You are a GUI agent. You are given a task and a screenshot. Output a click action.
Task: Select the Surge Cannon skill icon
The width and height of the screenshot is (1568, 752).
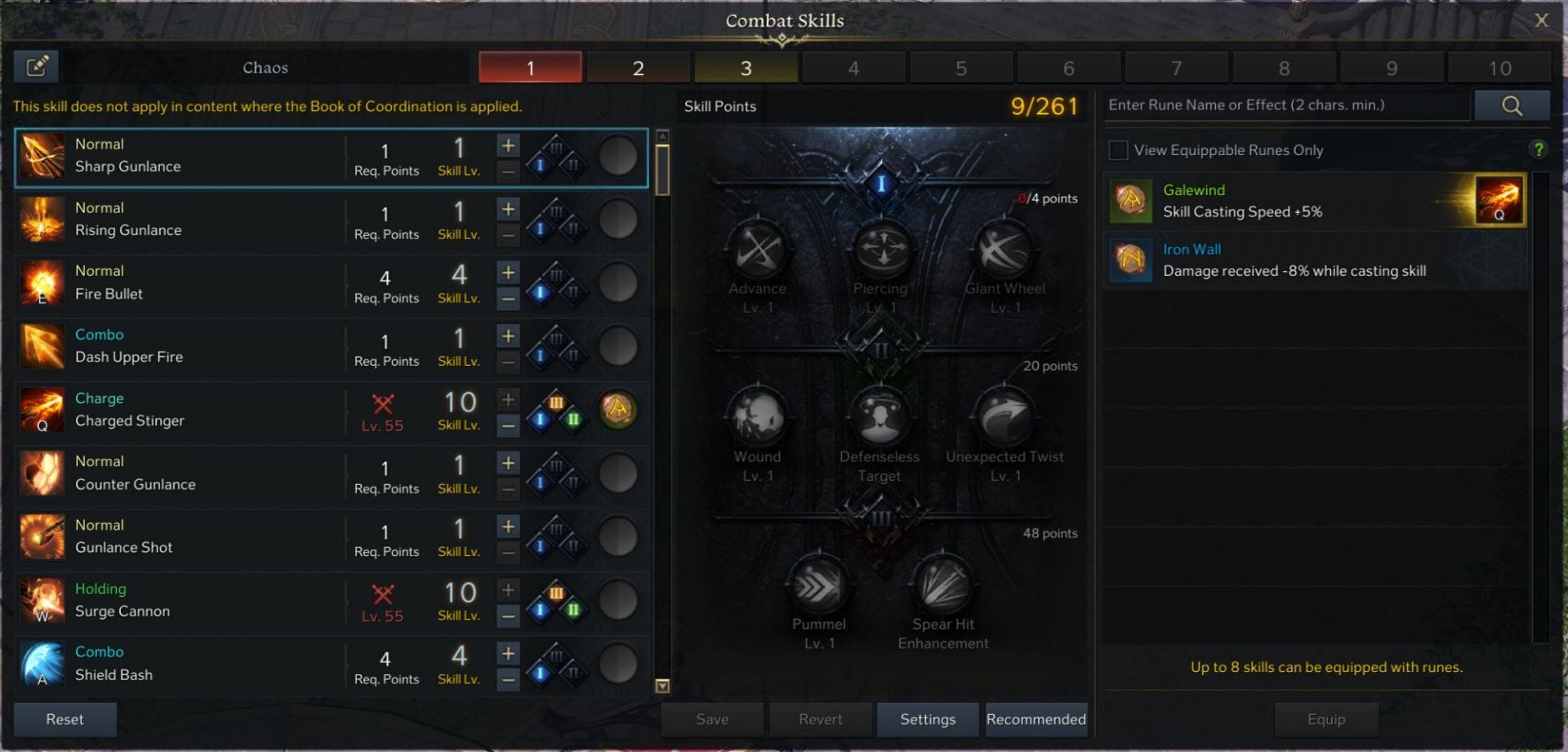point(42,601)
